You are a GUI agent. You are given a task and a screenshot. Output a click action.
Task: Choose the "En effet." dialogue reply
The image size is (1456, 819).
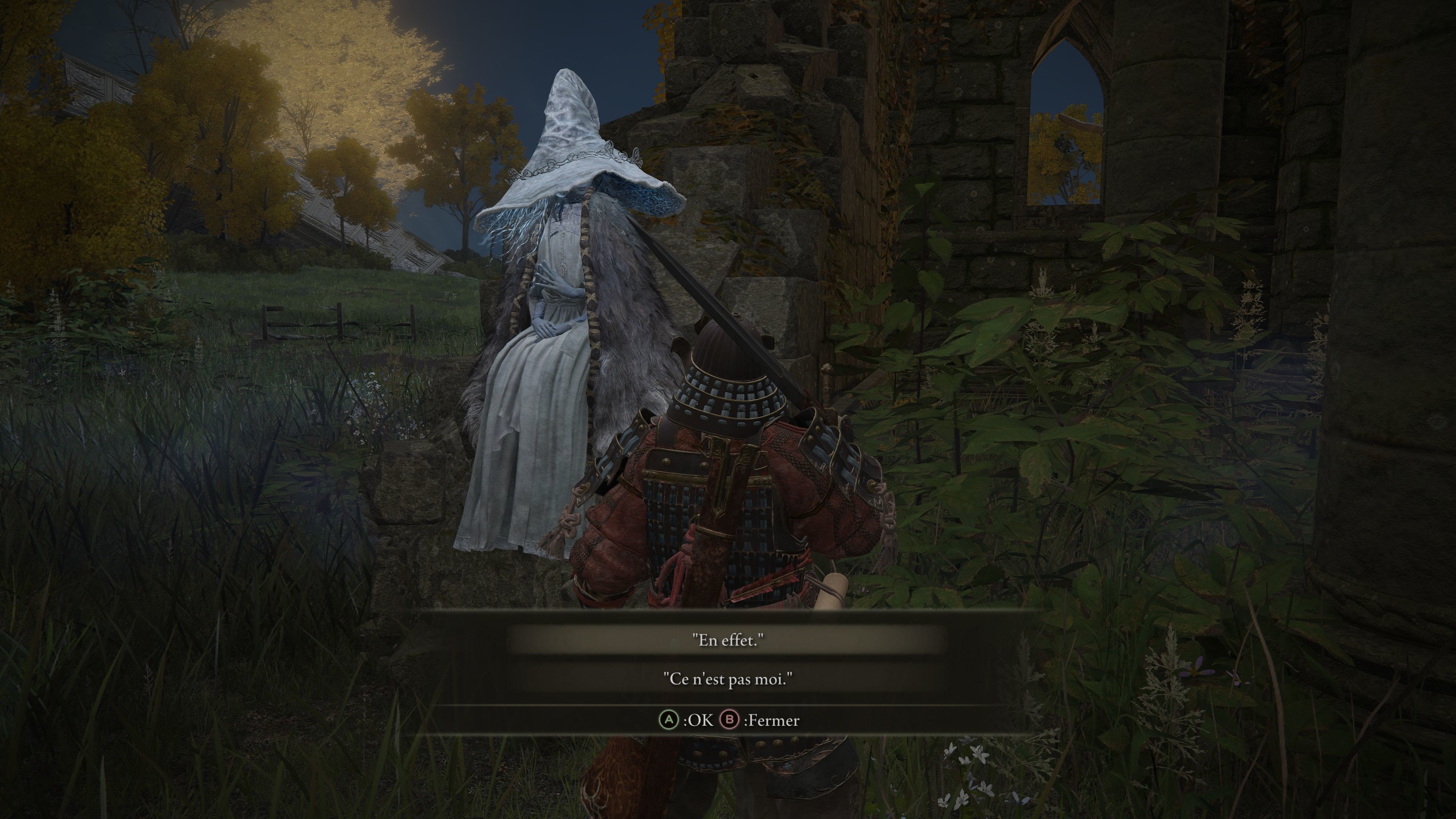click(x=728, y=640)
